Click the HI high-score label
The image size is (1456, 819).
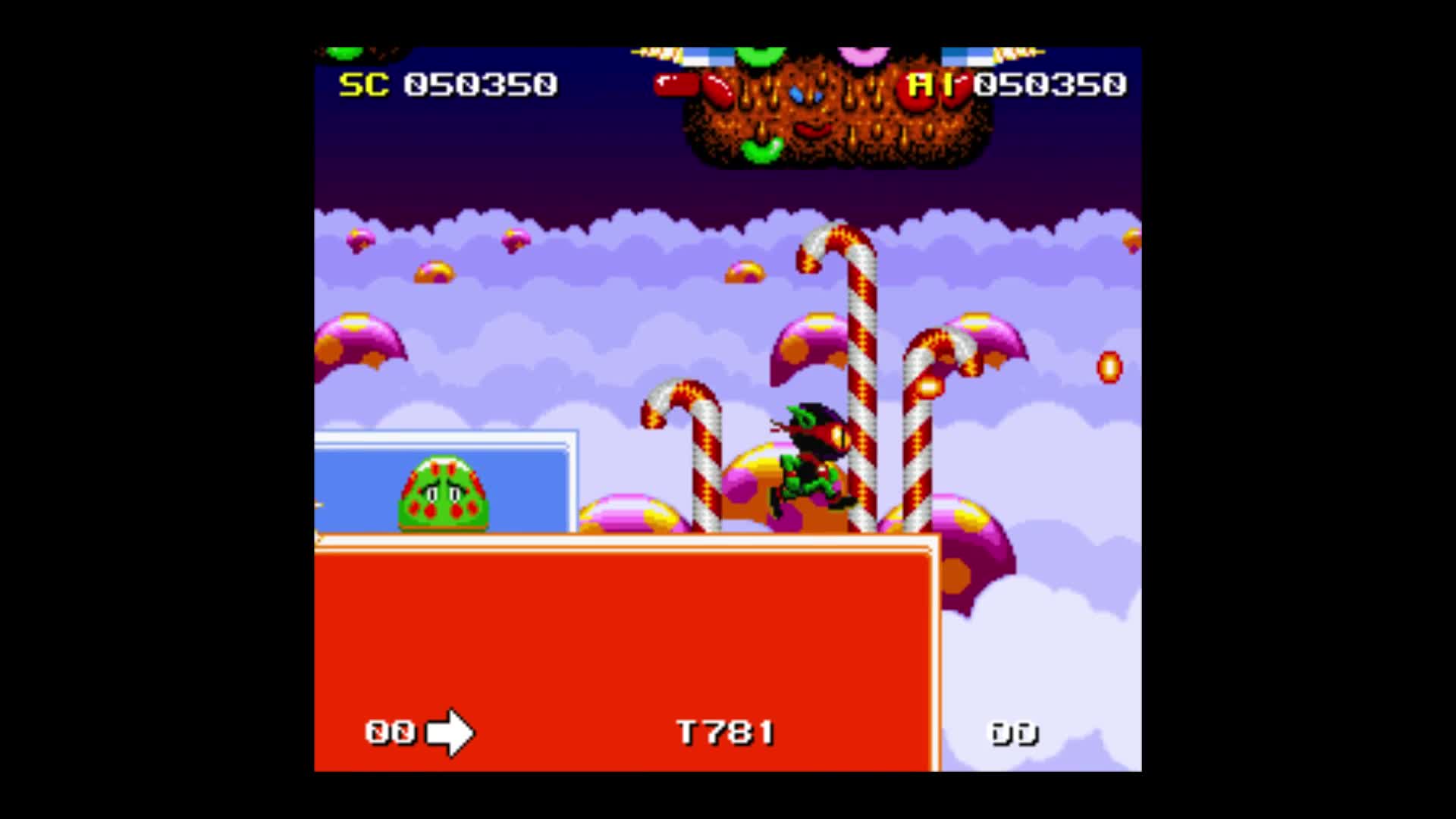tap(931, 84)
